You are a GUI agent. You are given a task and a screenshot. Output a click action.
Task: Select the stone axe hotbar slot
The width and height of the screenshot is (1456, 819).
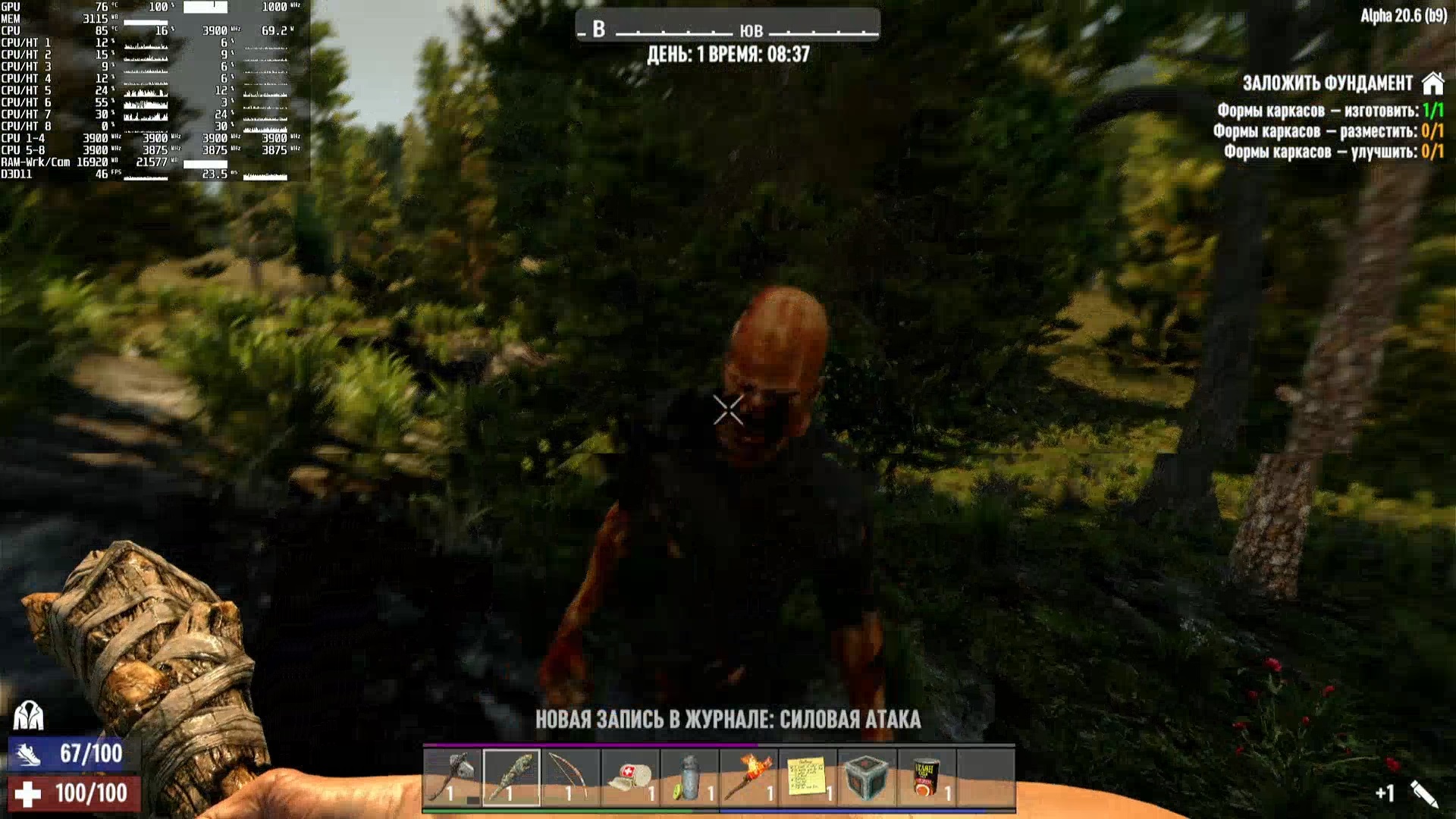(452, 777)
